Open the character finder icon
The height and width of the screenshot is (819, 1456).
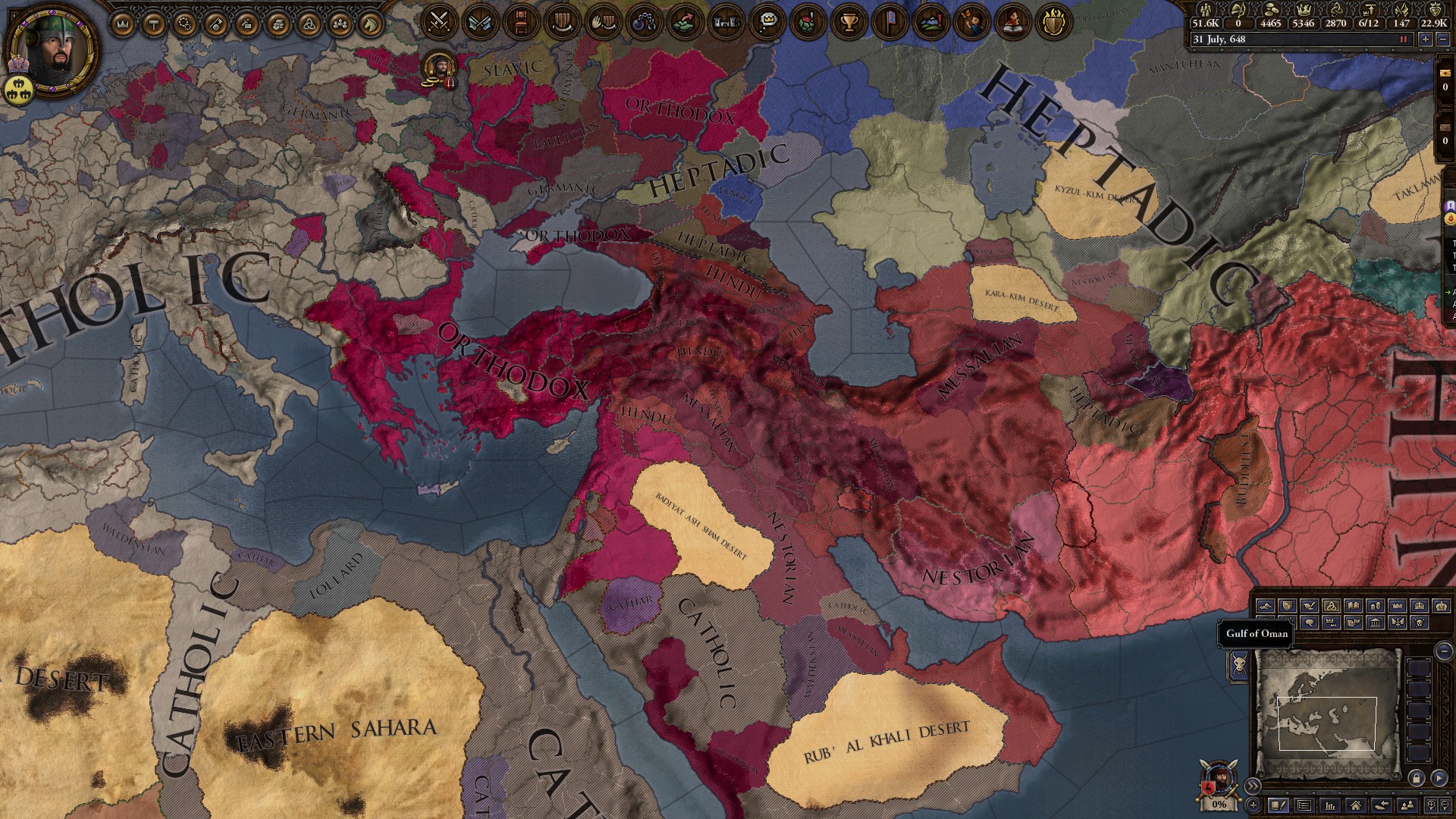pyautogui.click(x=1405, y=805)
